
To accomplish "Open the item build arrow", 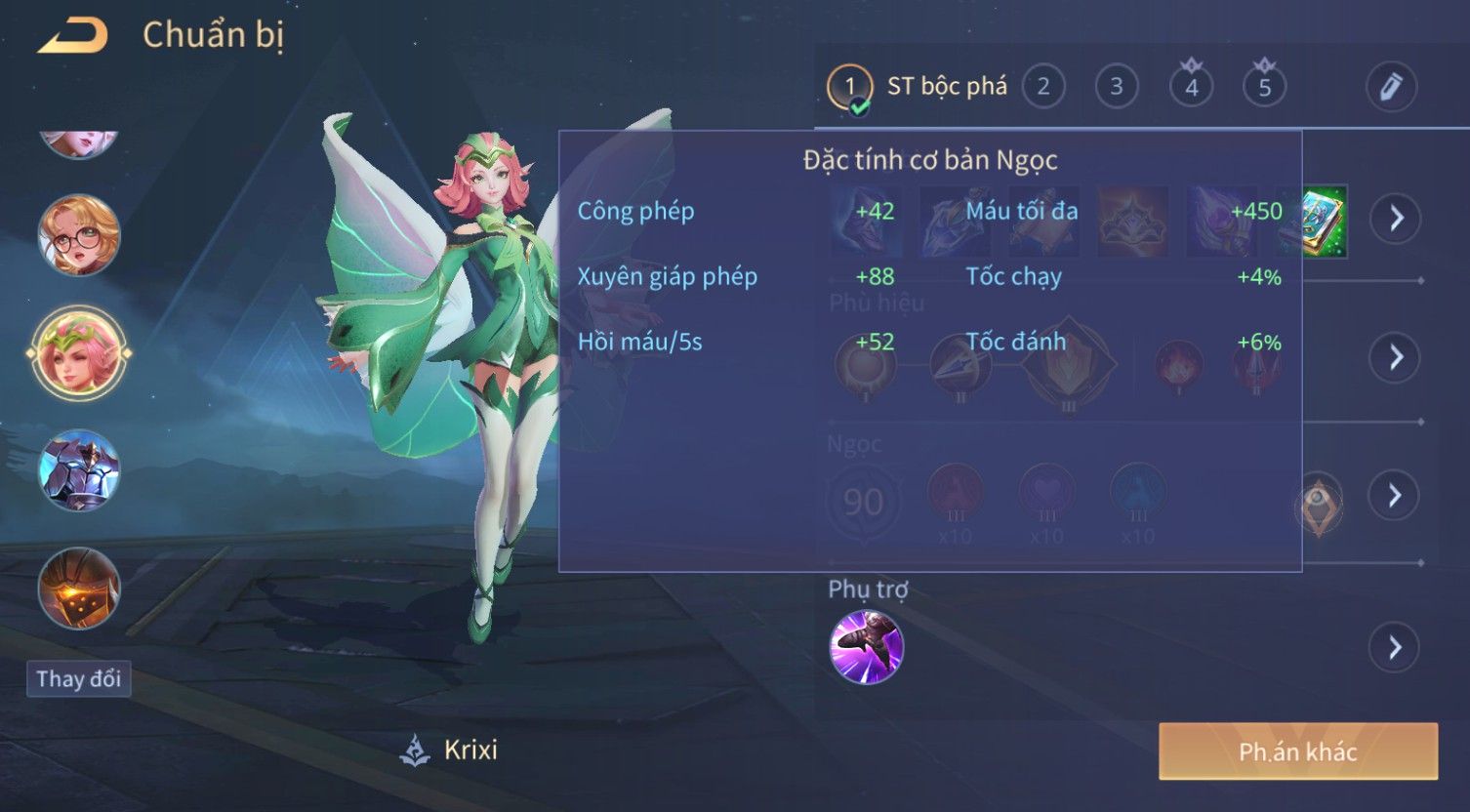I will 1395,218.
